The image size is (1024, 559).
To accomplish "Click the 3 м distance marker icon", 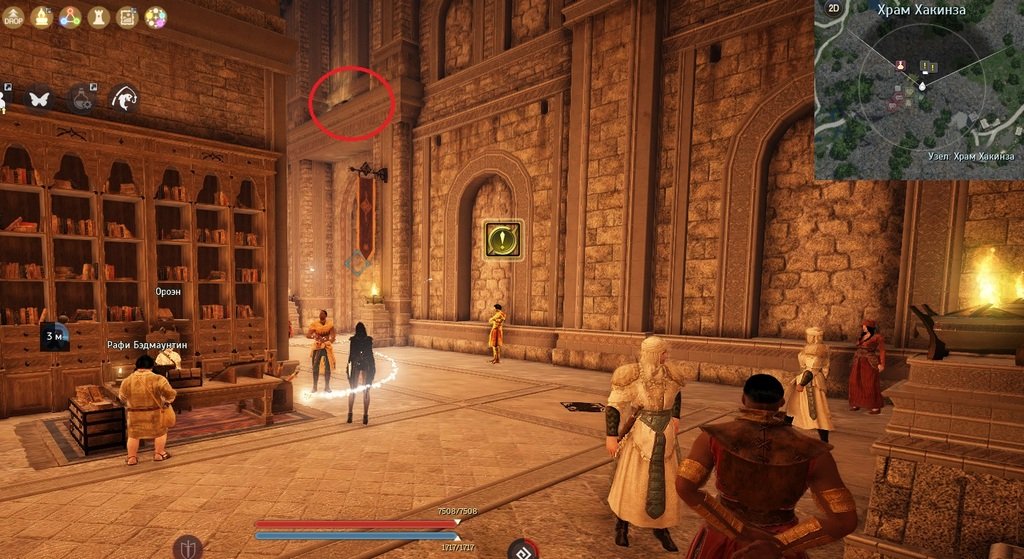I will coord(55,336).
